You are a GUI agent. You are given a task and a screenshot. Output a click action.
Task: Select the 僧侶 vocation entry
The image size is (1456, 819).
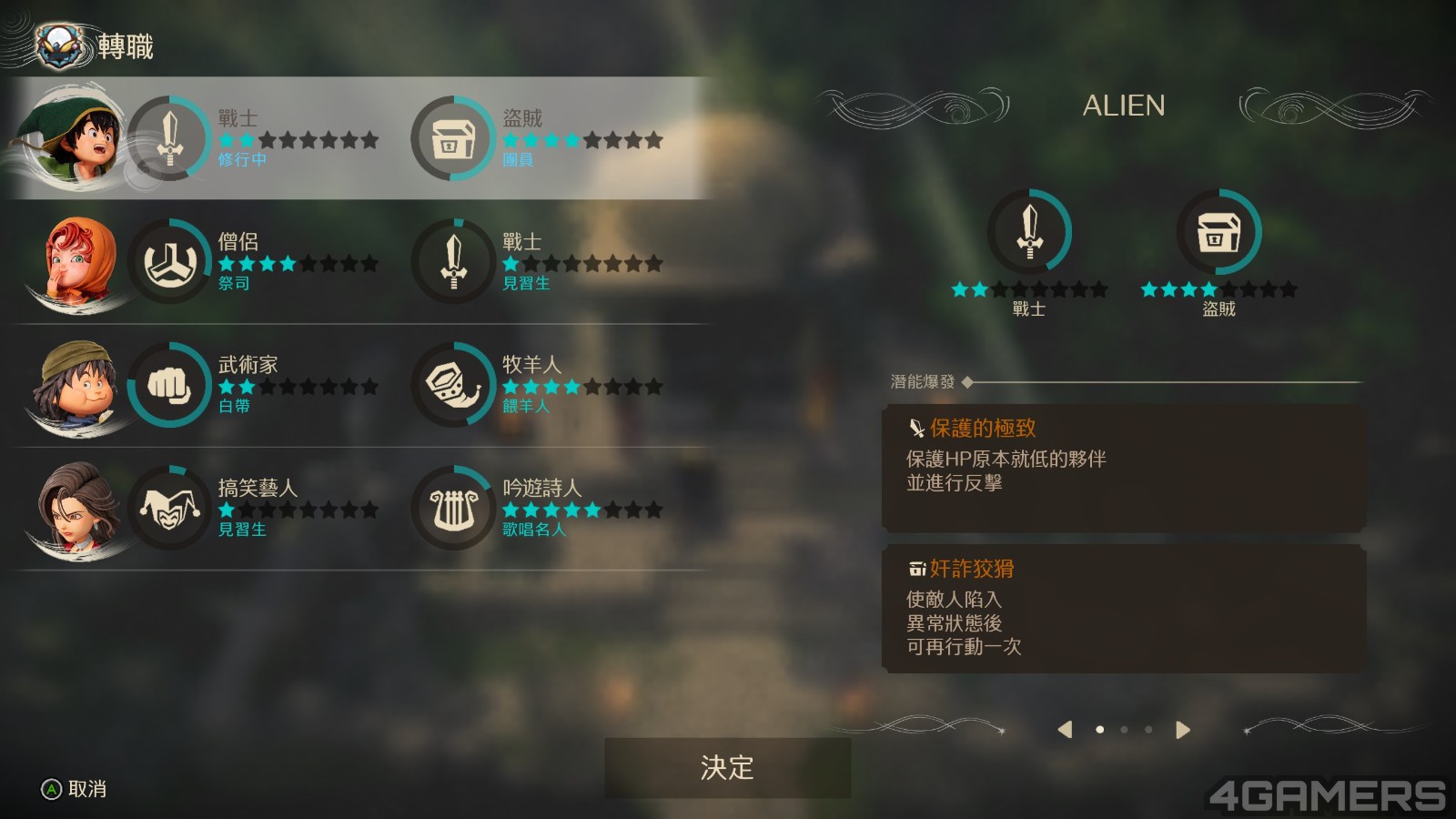(x=255, y=262)
